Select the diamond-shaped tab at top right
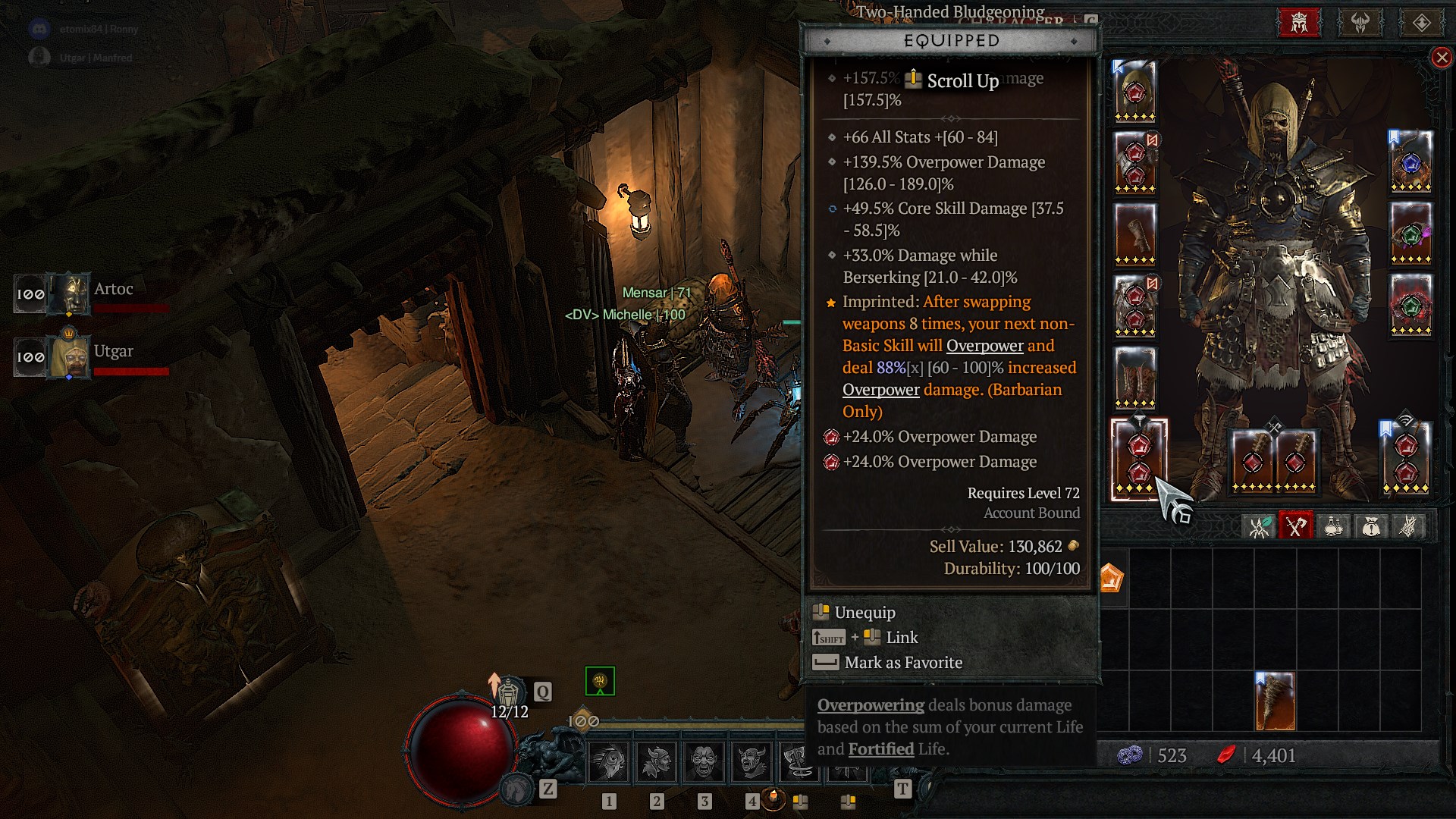This screenshot has width=1456, height=819. tap(1421, 23)
